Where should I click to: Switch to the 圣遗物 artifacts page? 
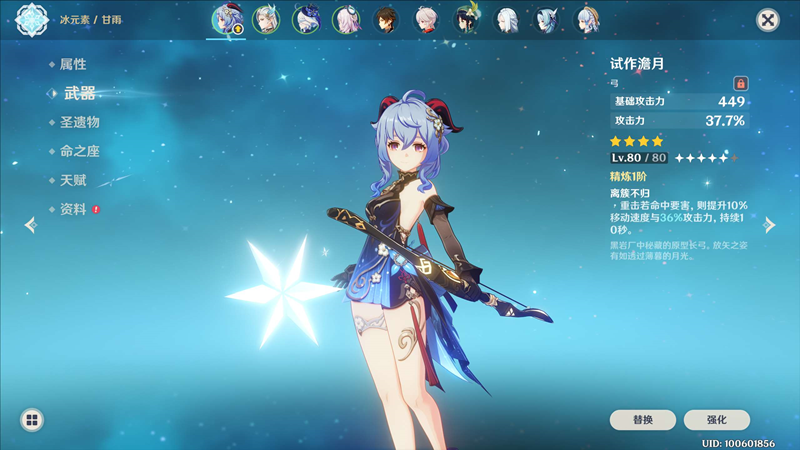79,122
